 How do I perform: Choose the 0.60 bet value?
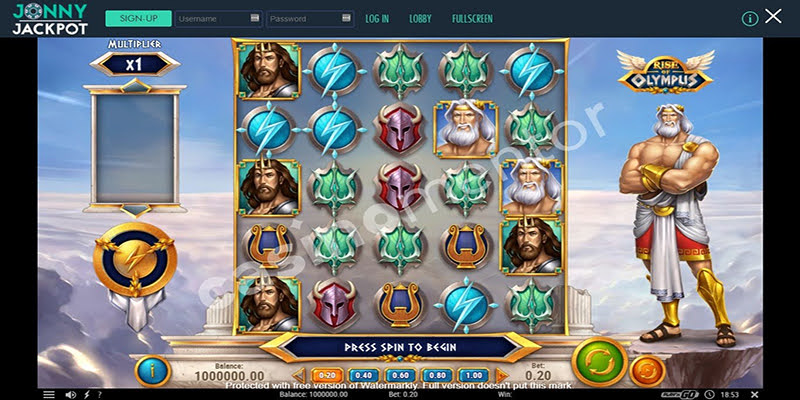tap(399, 376)
